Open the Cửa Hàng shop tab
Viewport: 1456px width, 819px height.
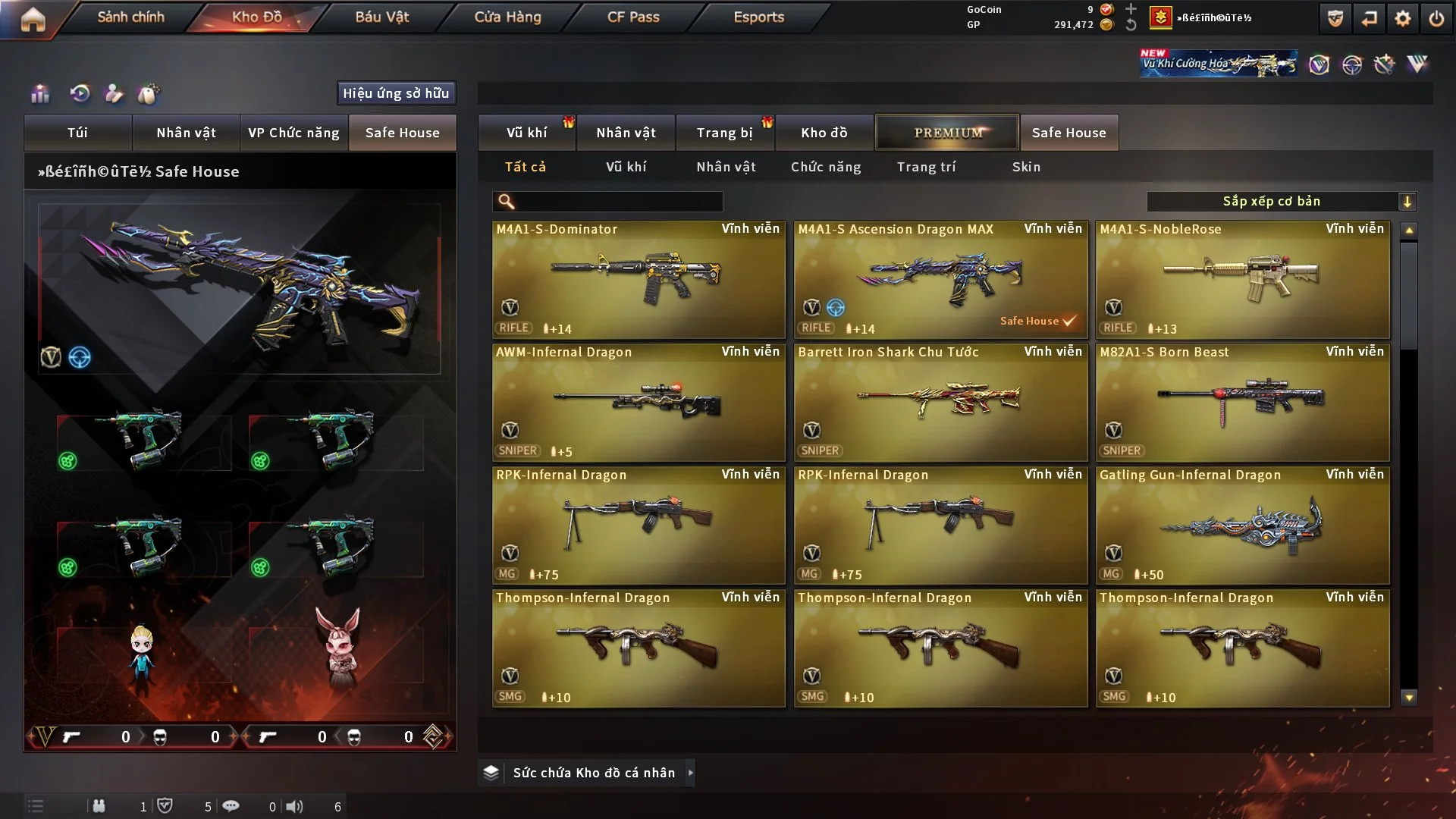pyautogui.click(x=507, y=17)
